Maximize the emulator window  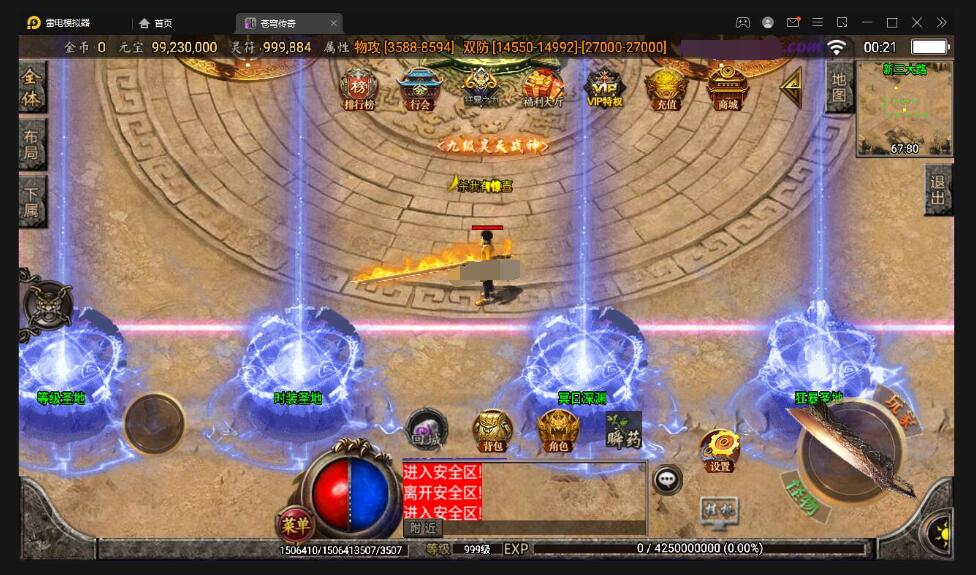[892, 22]
